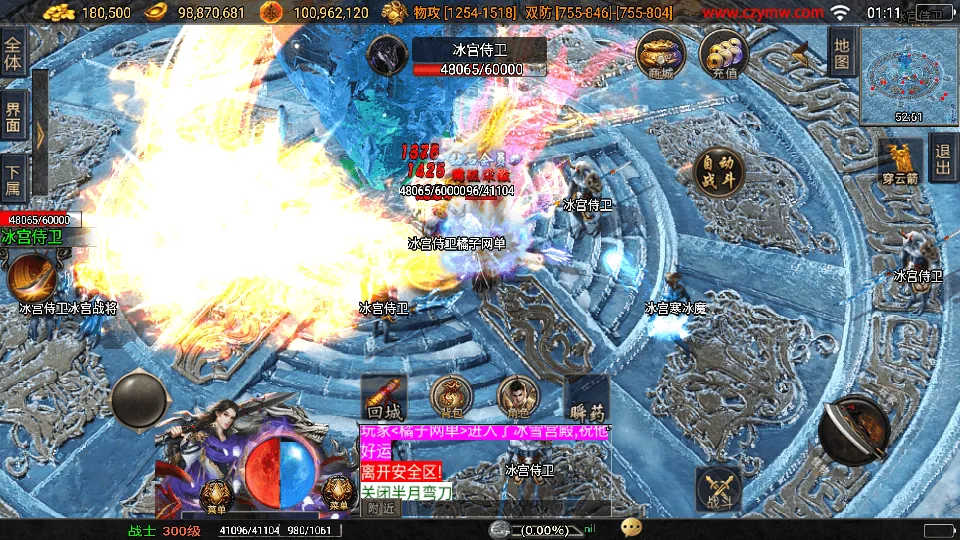The width and height of the screenshot is (960, 540).
Task: Open the 背包 bag
Action: point(452,397)
